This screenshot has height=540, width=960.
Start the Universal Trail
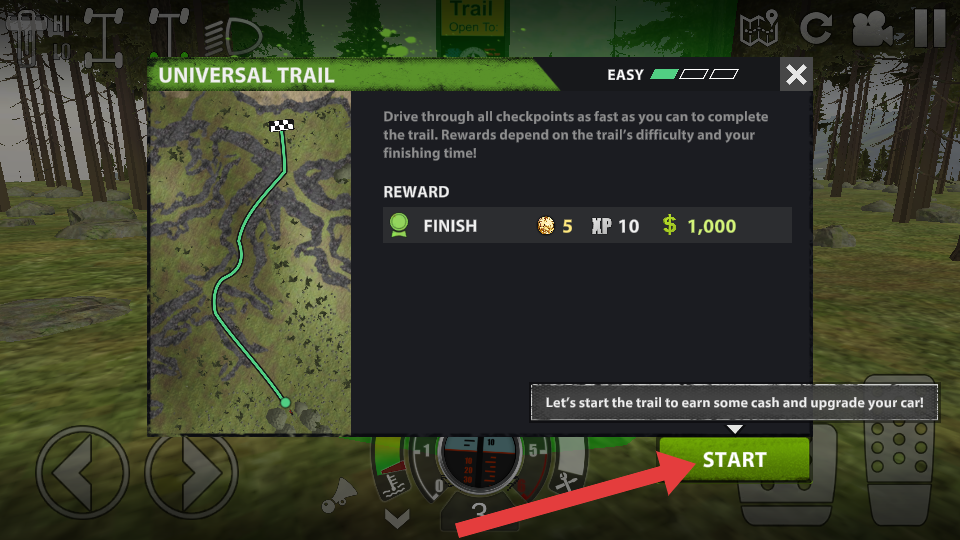tap(733, 460)
